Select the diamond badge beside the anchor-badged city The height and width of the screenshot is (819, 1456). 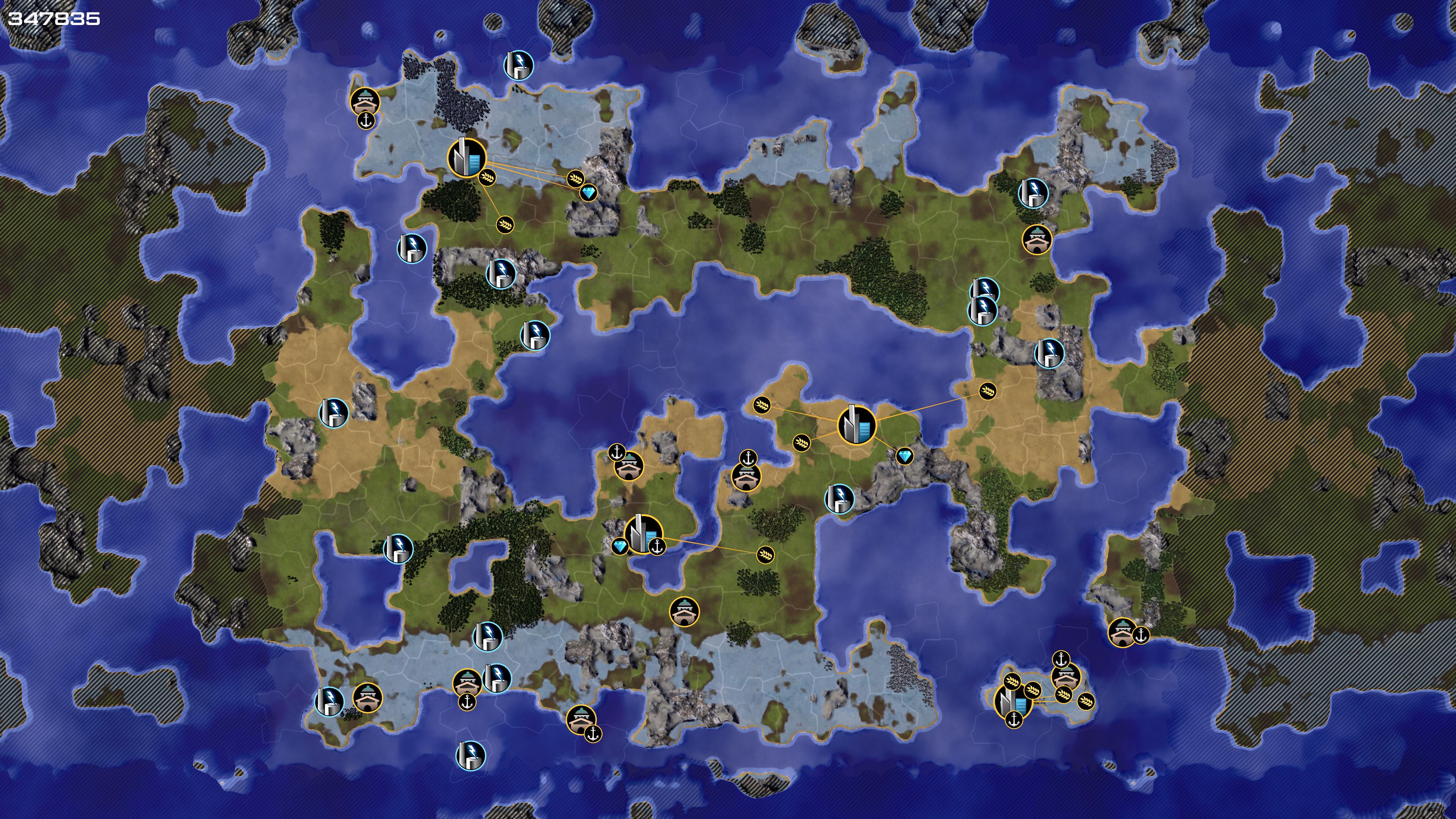click(620, 546)
